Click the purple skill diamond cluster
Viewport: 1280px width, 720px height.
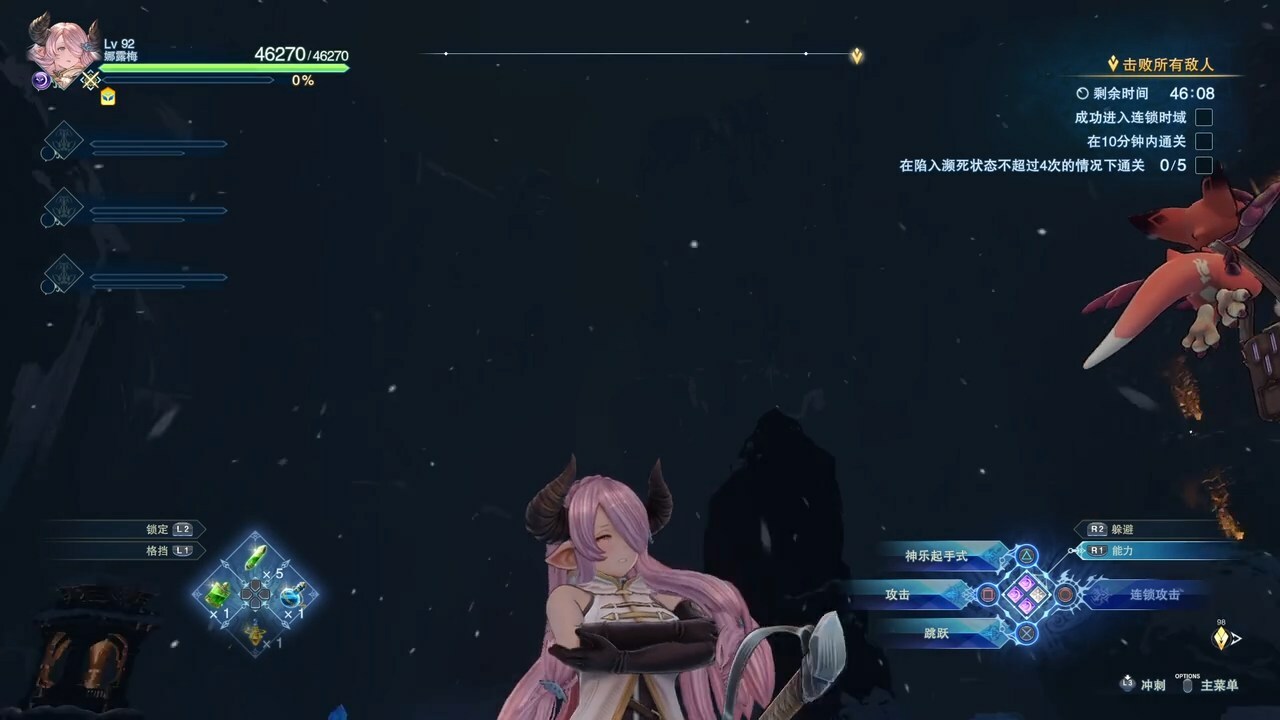coord(1026,594)
